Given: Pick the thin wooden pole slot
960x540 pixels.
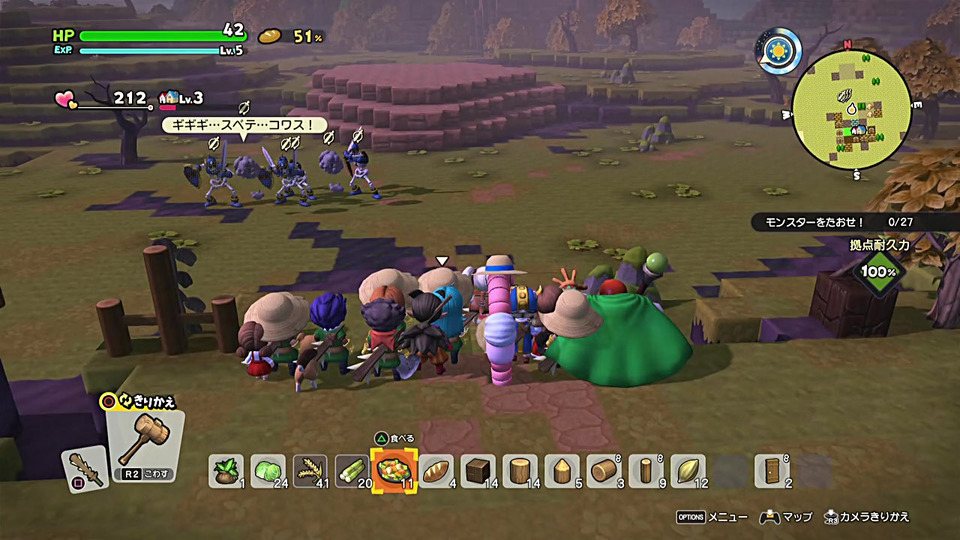Looking at the screenshot, I should [x=646, y=470].
